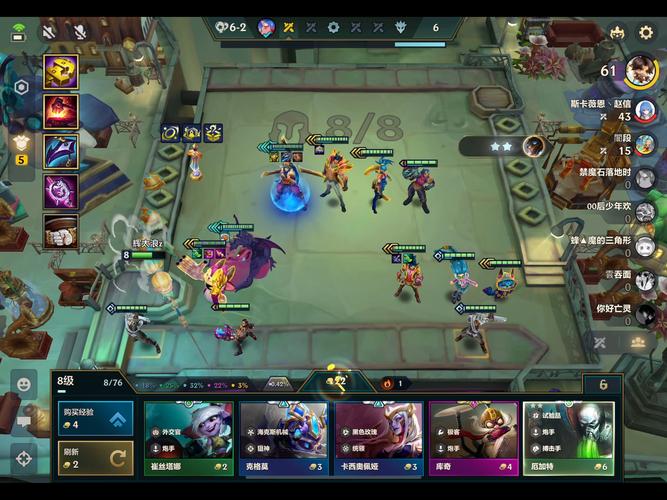The image size is (667, 500).
Task: Buy the 库奇 champion card
Action: (x=473, y=438)
